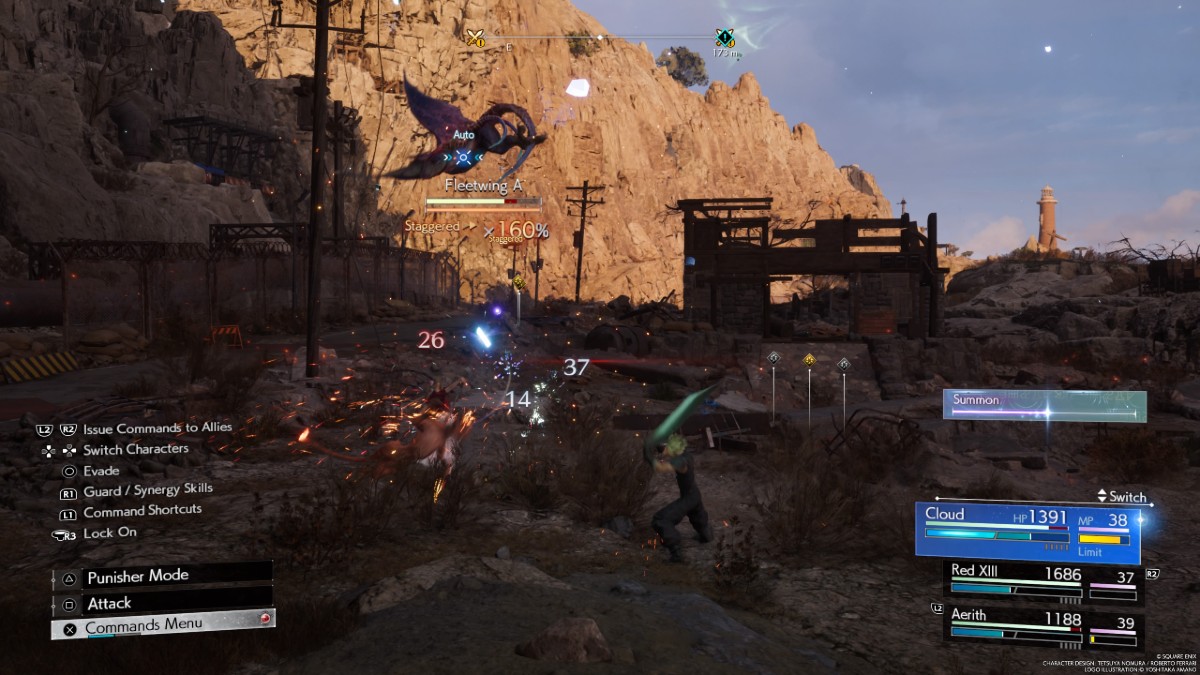Click the Summon gauge panel
The width and height of the screenshot is (1200, 675).
click(1044, 405)
